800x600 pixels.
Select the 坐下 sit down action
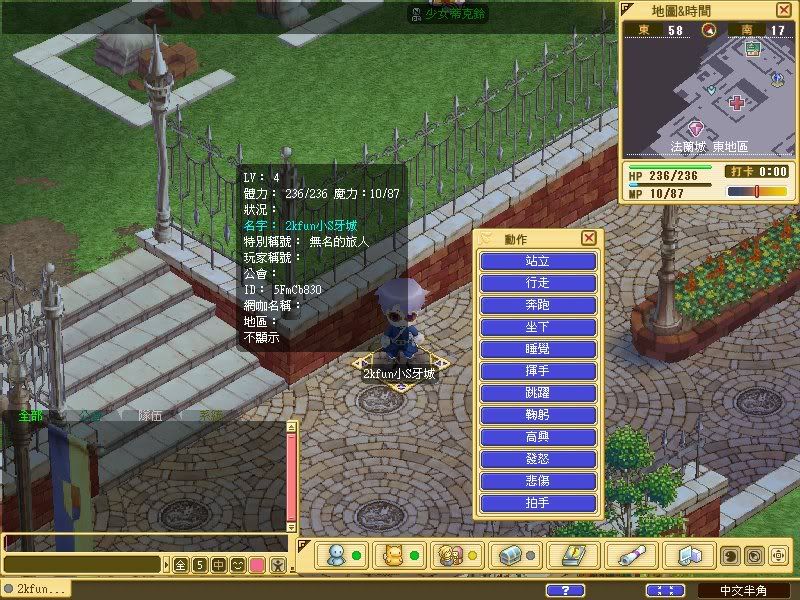pyautogui.click(x=538, y=327)
